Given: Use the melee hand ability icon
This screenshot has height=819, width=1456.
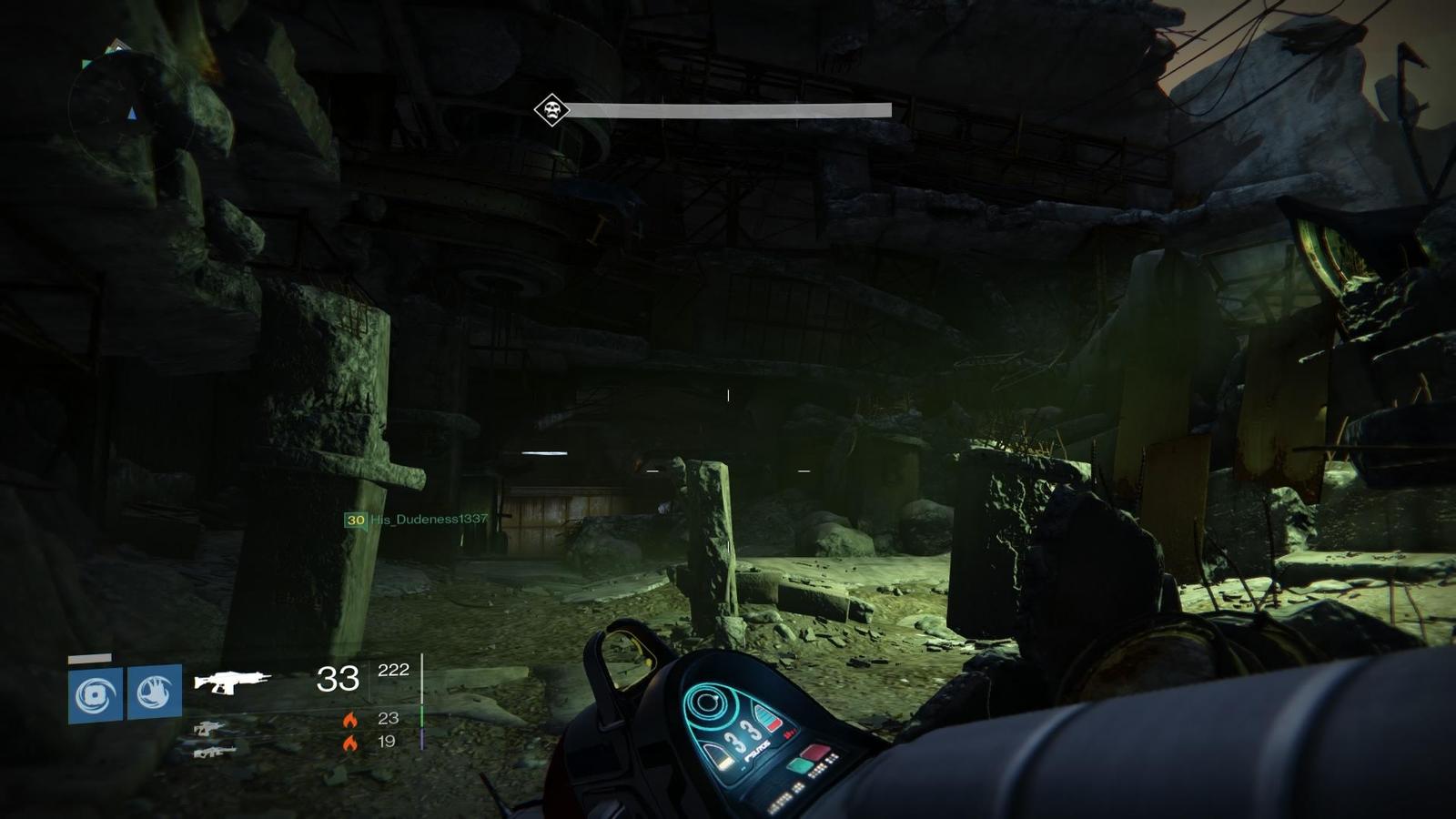Looking at the screenshot, I should click(x=155, y=693).
